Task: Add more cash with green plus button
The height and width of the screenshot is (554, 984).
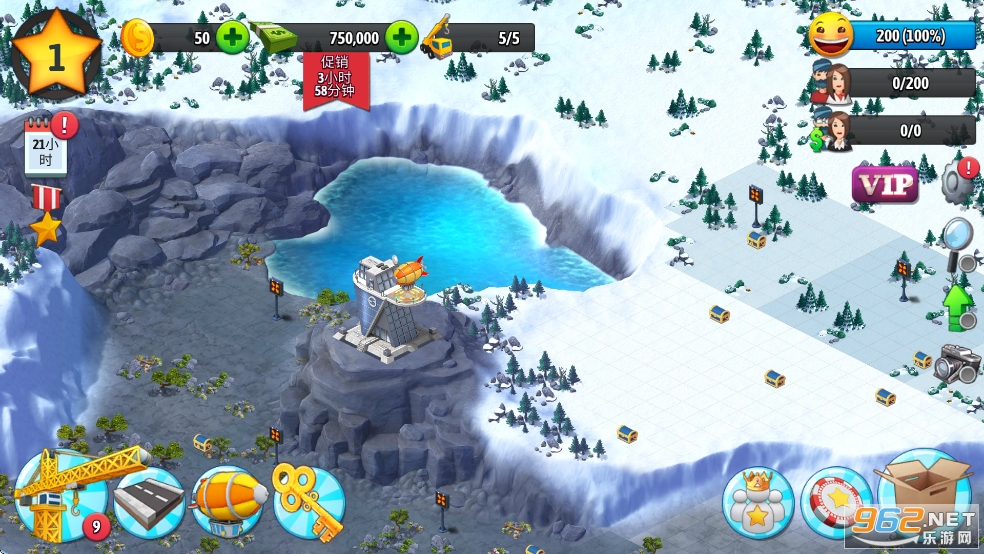Action: coord(401,38)
